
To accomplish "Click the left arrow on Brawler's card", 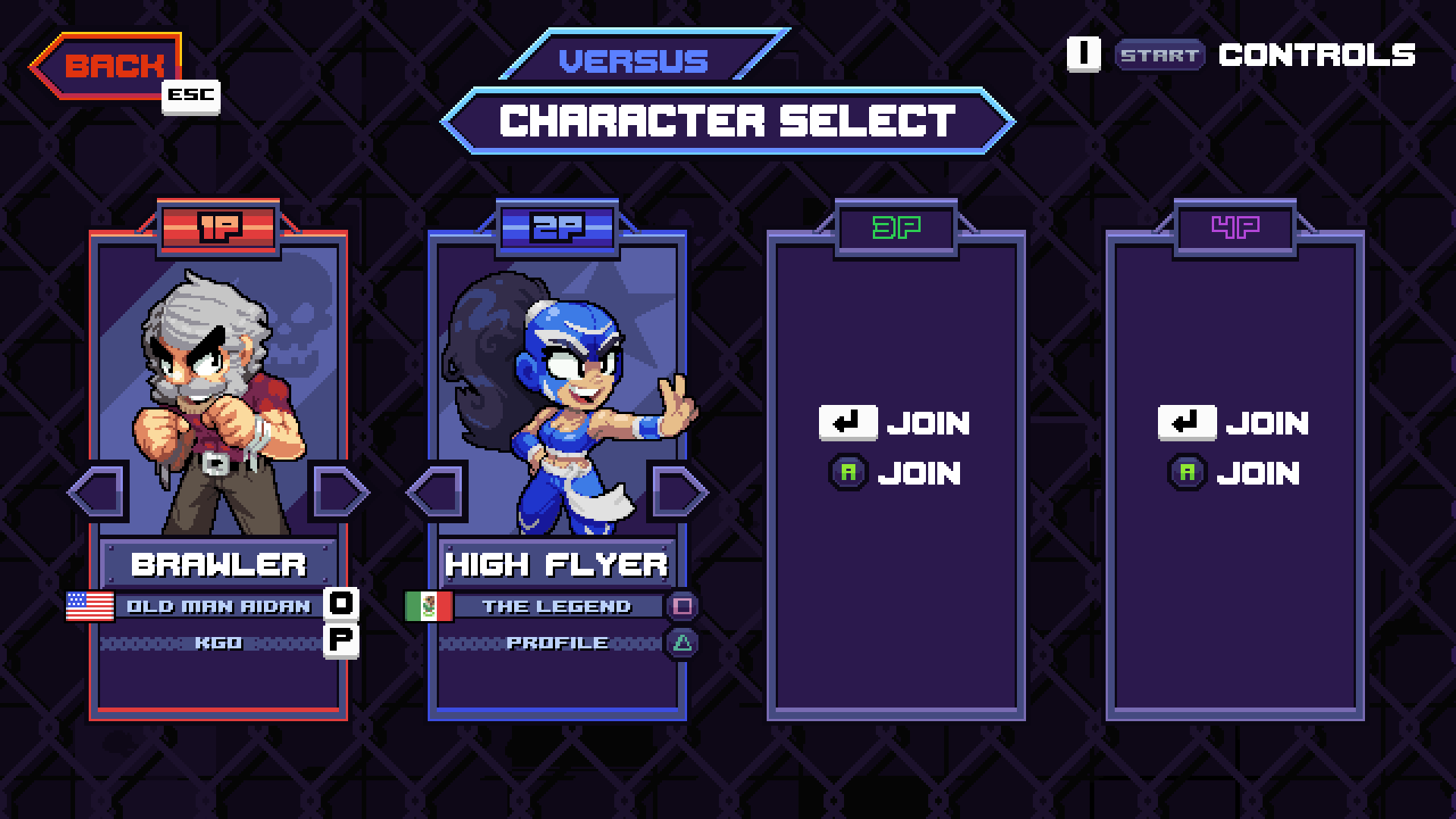I will coord(95,491).
